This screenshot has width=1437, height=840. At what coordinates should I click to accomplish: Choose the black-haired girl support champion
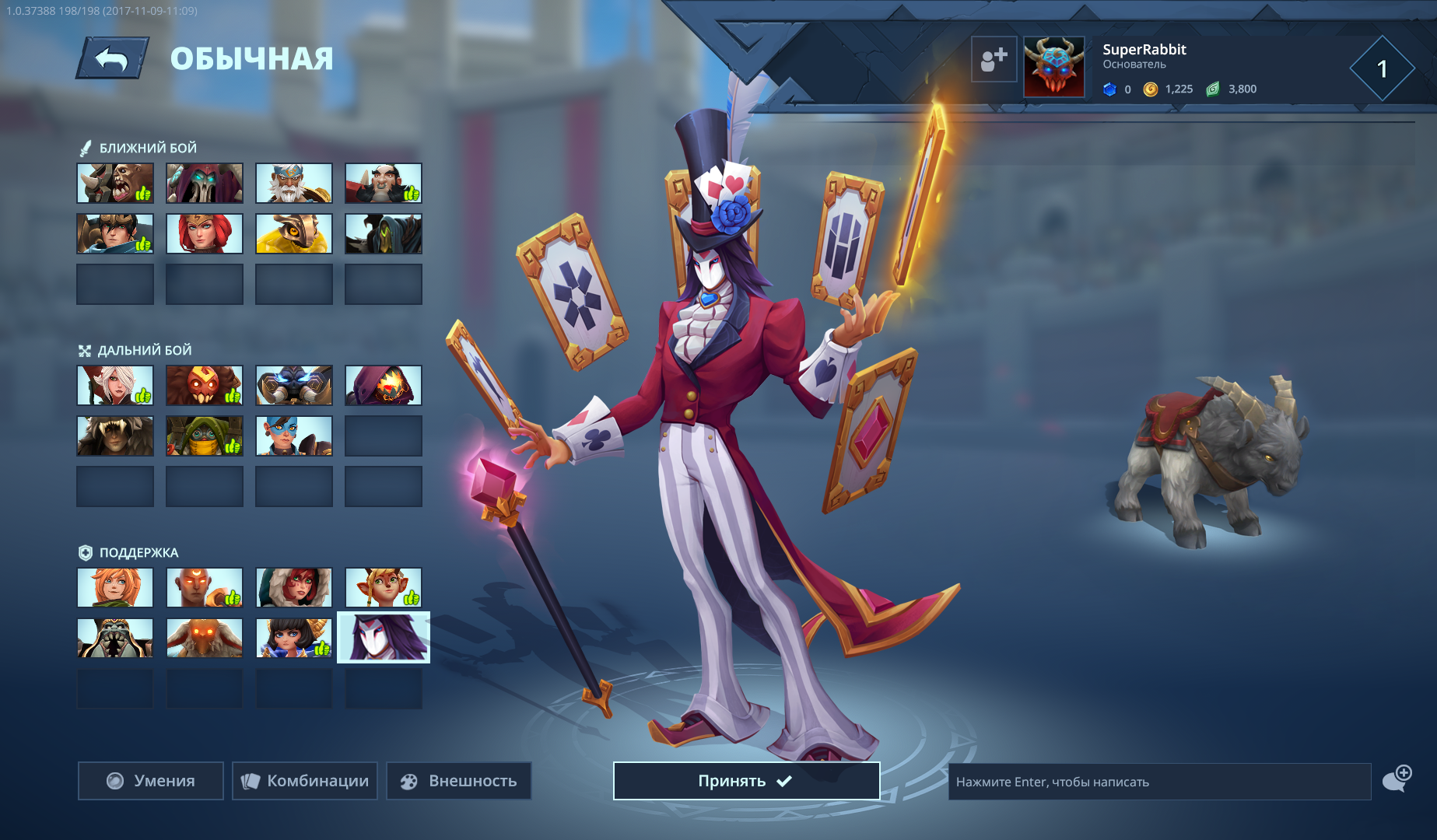click(294, 639)
